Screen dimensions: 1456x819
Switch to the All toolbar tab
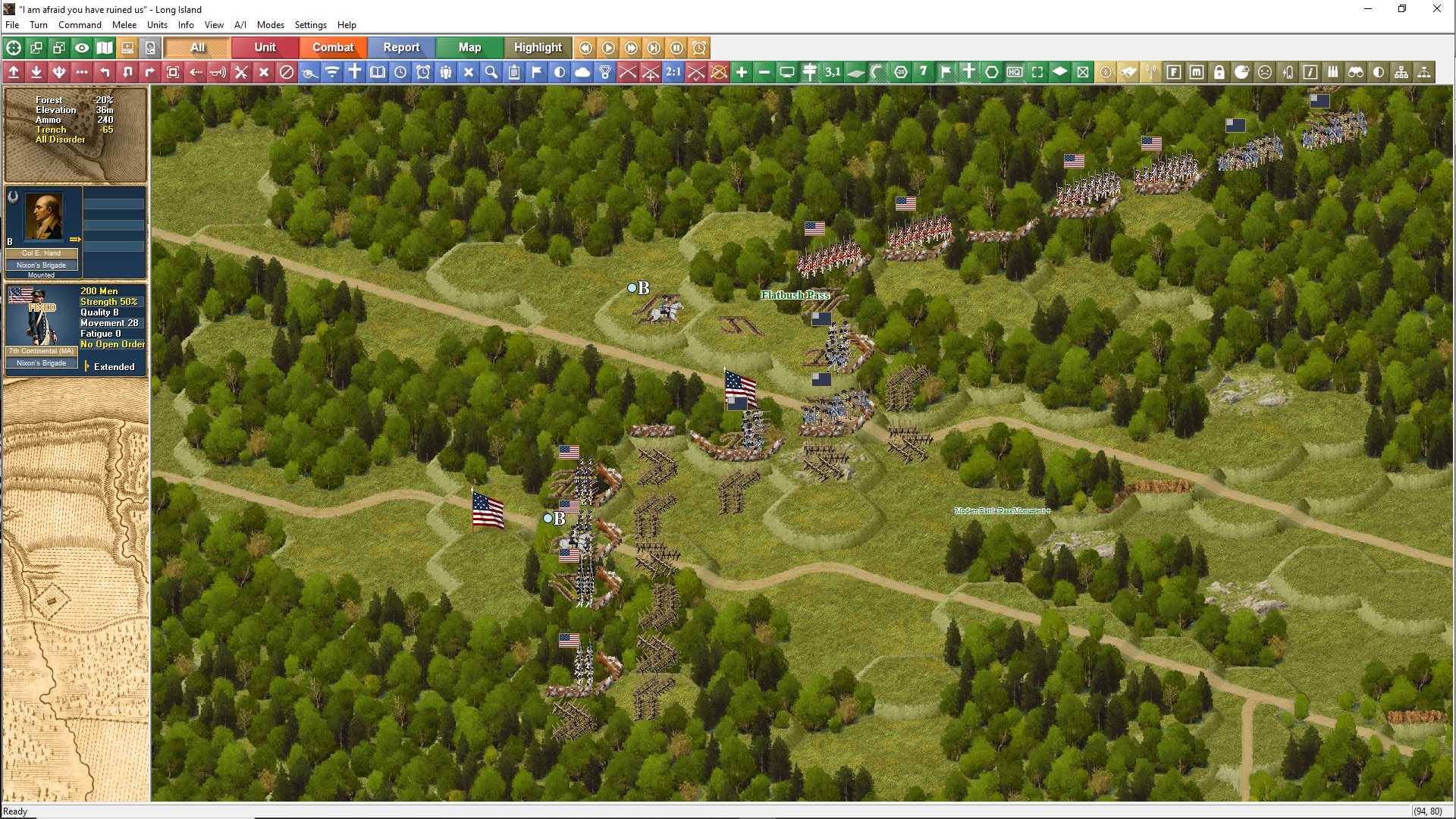[x=197, y=47]
